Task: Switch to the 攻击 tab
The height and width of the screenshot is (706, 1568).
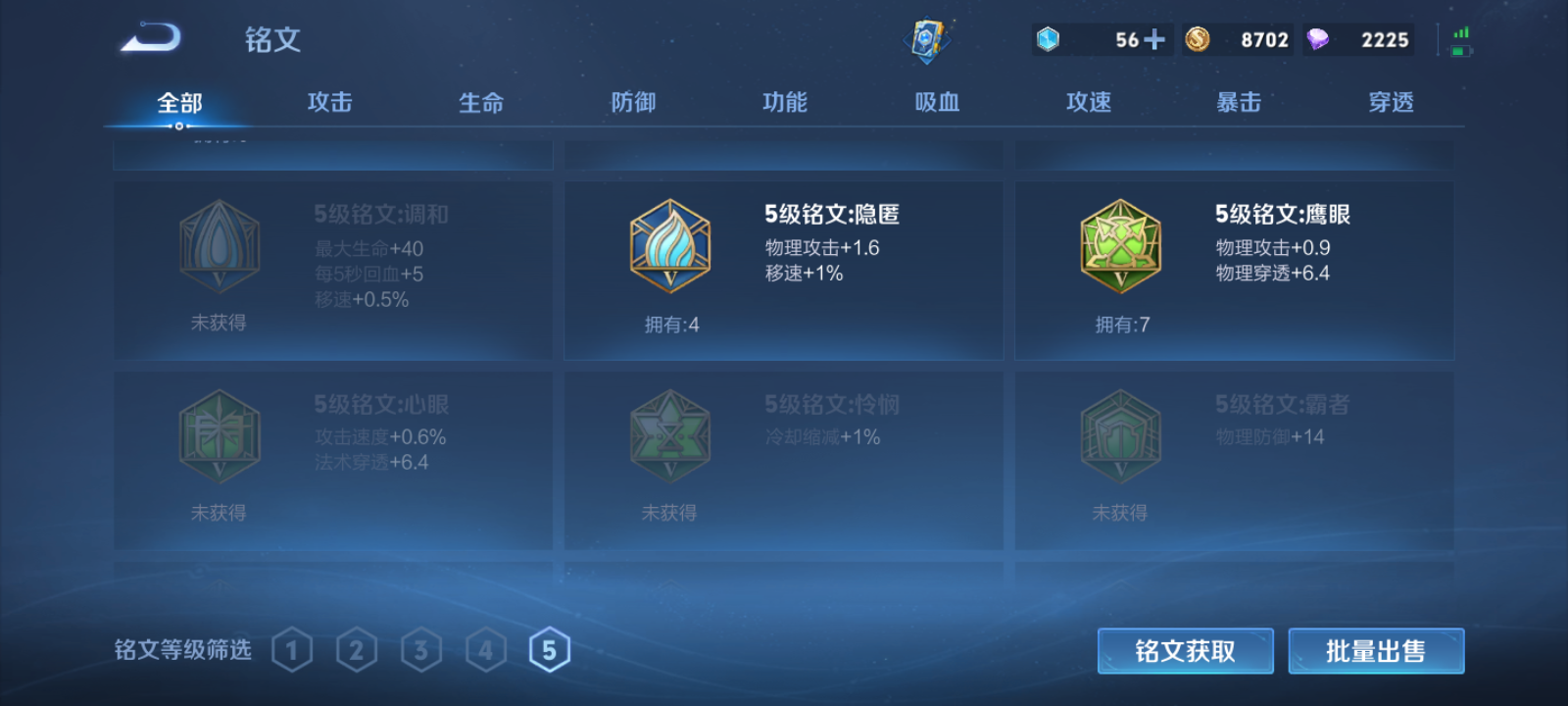Action: (x=328, y=102)
